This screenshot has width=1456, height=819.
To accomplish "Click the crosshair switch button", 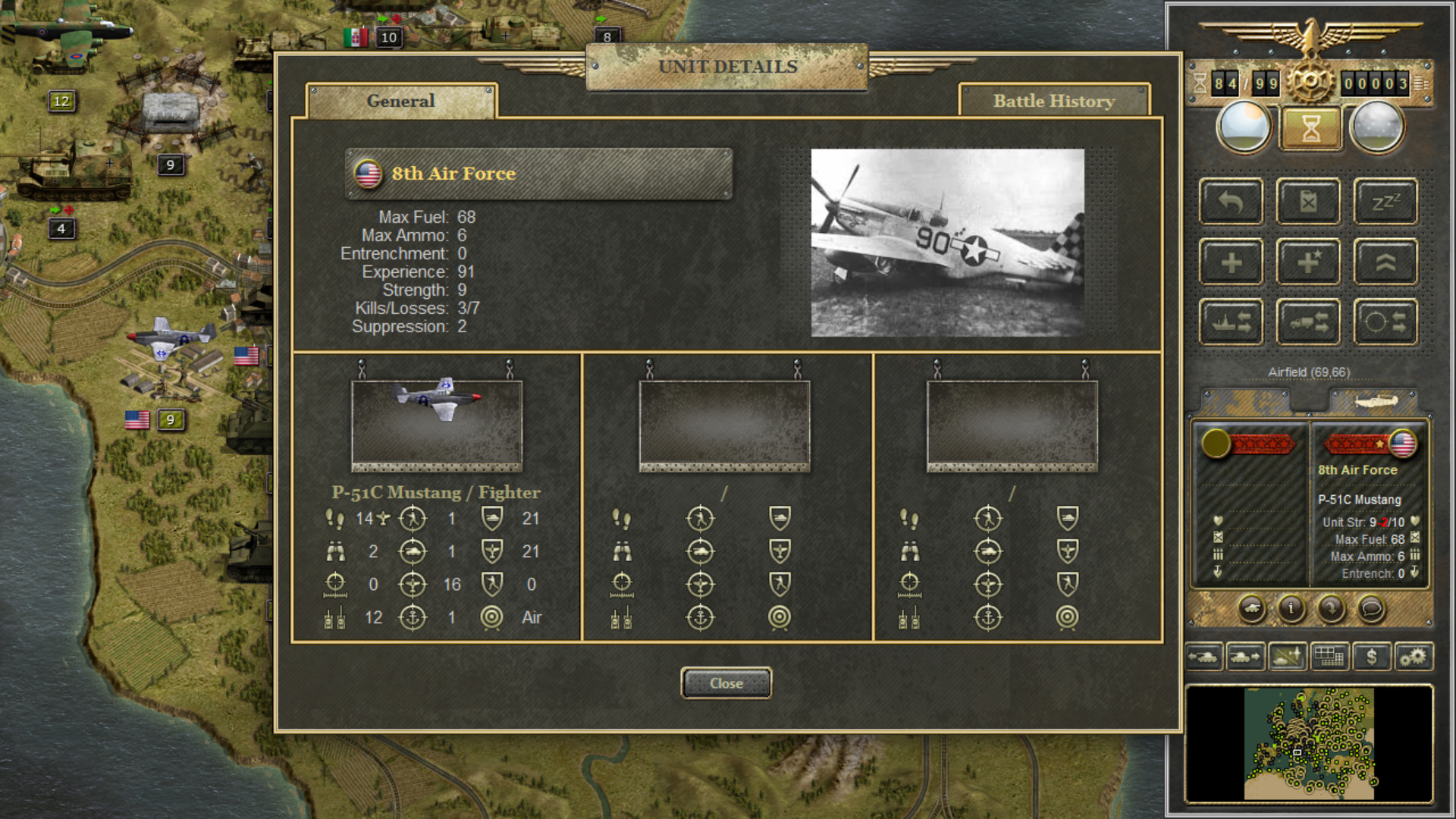I will coord(1385,322).
